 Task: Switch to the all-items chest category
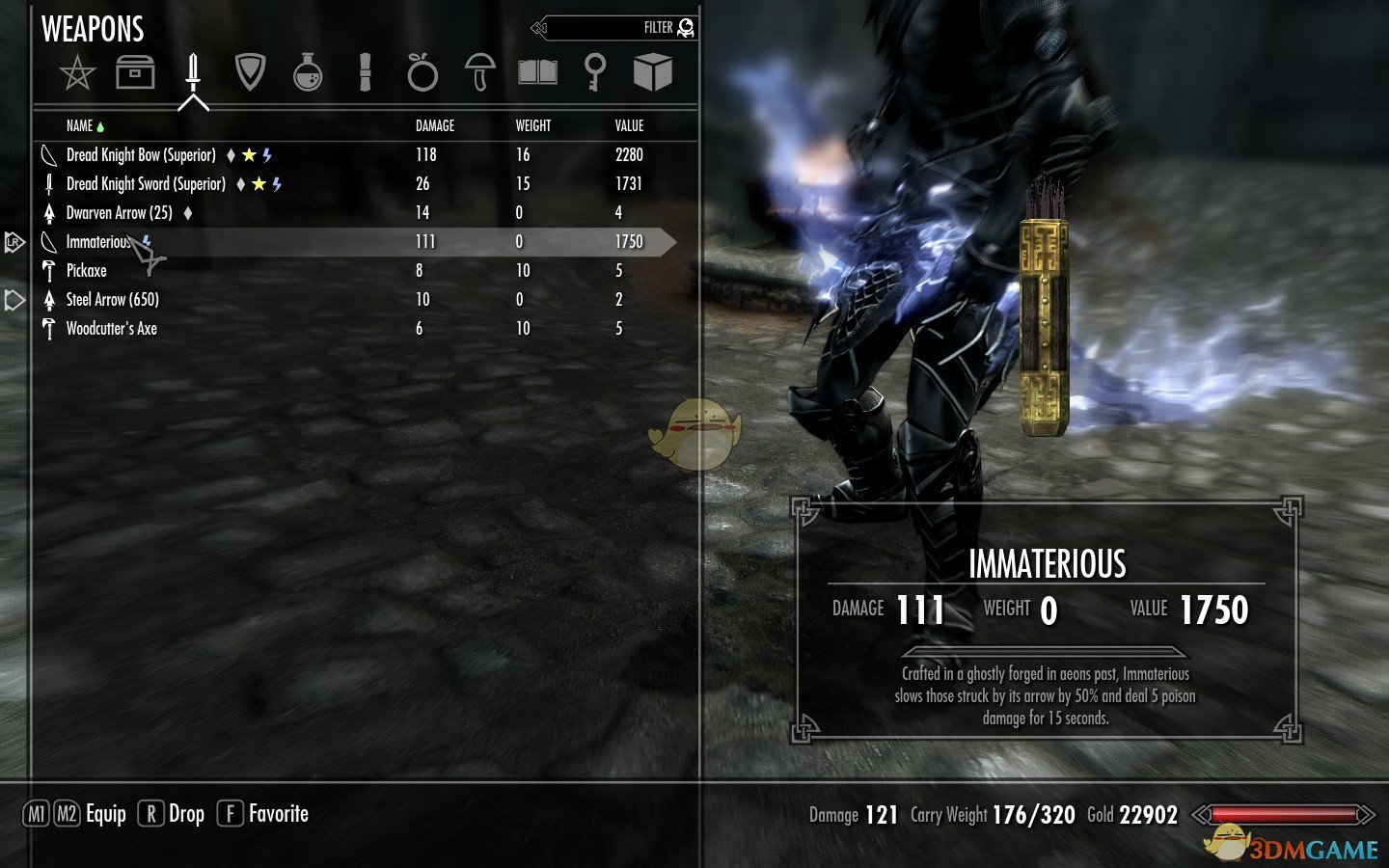click(x=135, y=72)
